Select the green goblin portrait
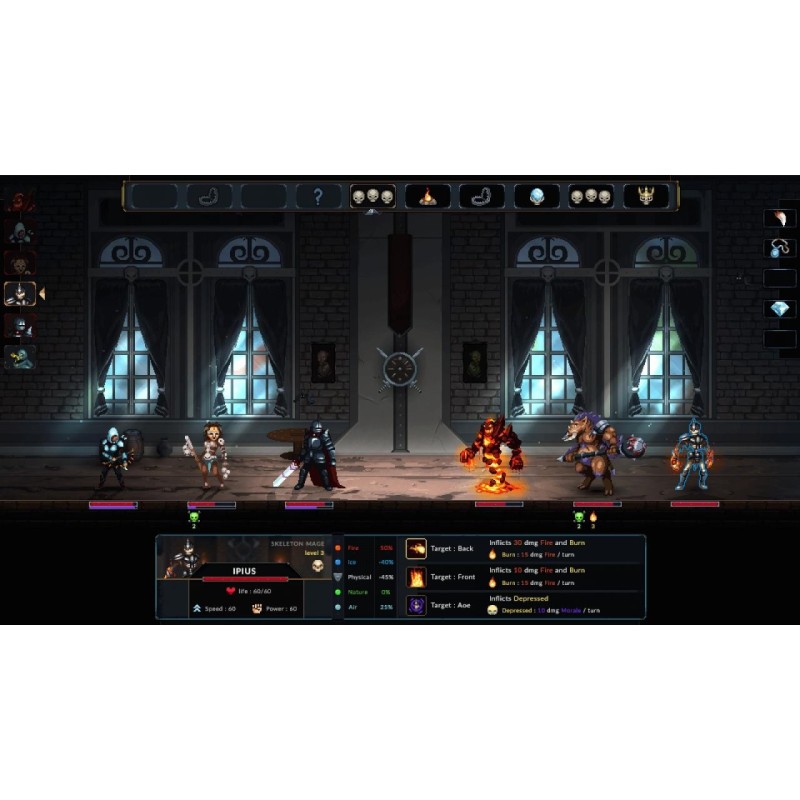The image size is (800, 800). 20,355
